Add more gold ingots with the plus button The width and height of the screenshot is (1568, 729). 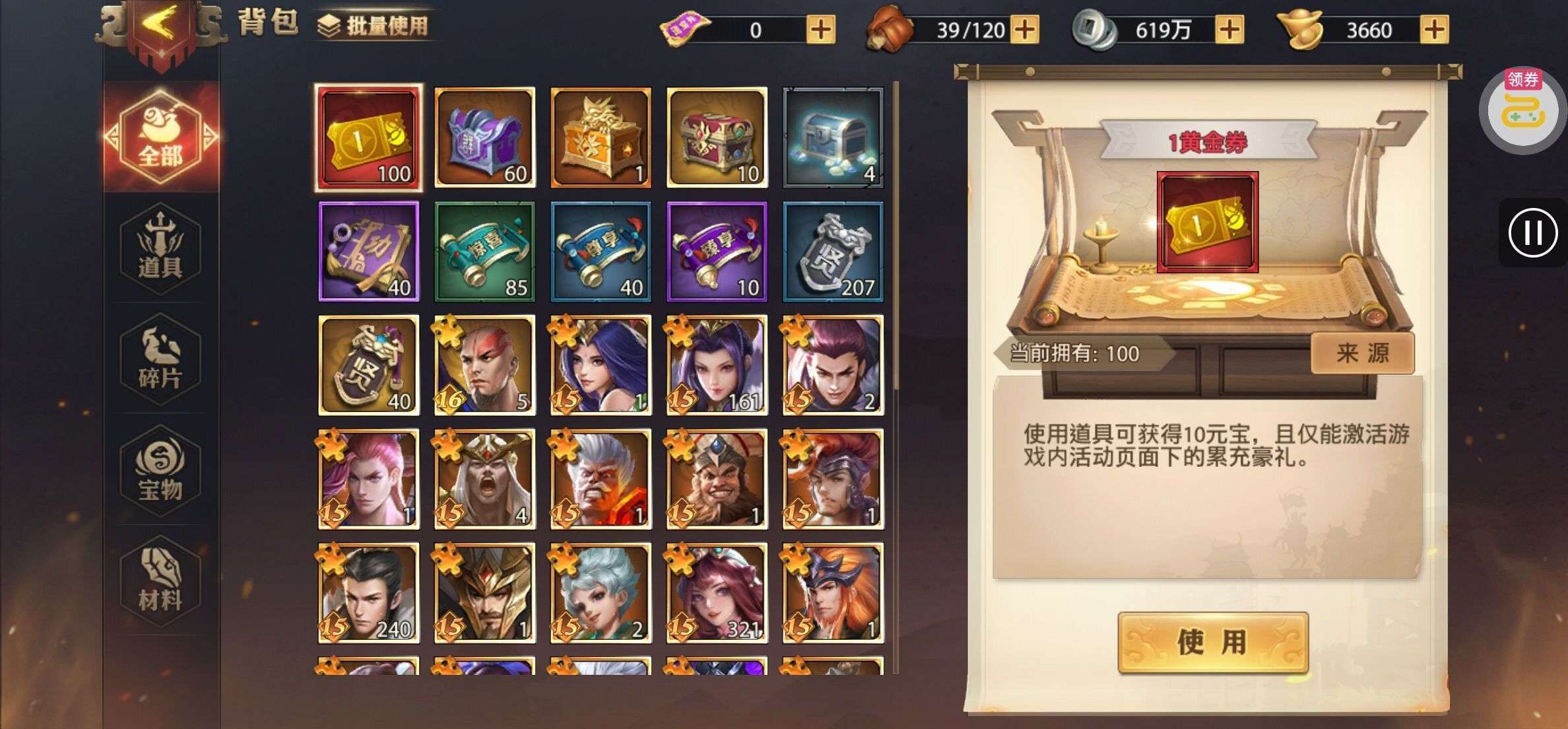(x=1434, y=30)
